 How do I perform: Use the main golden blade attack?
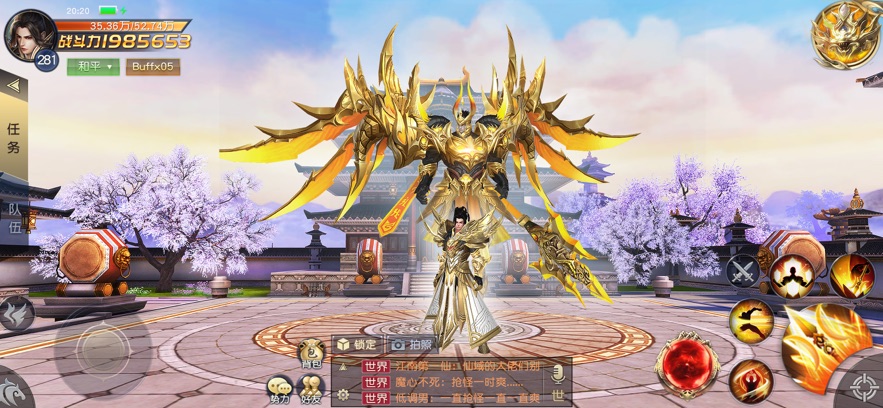[825, 345]
